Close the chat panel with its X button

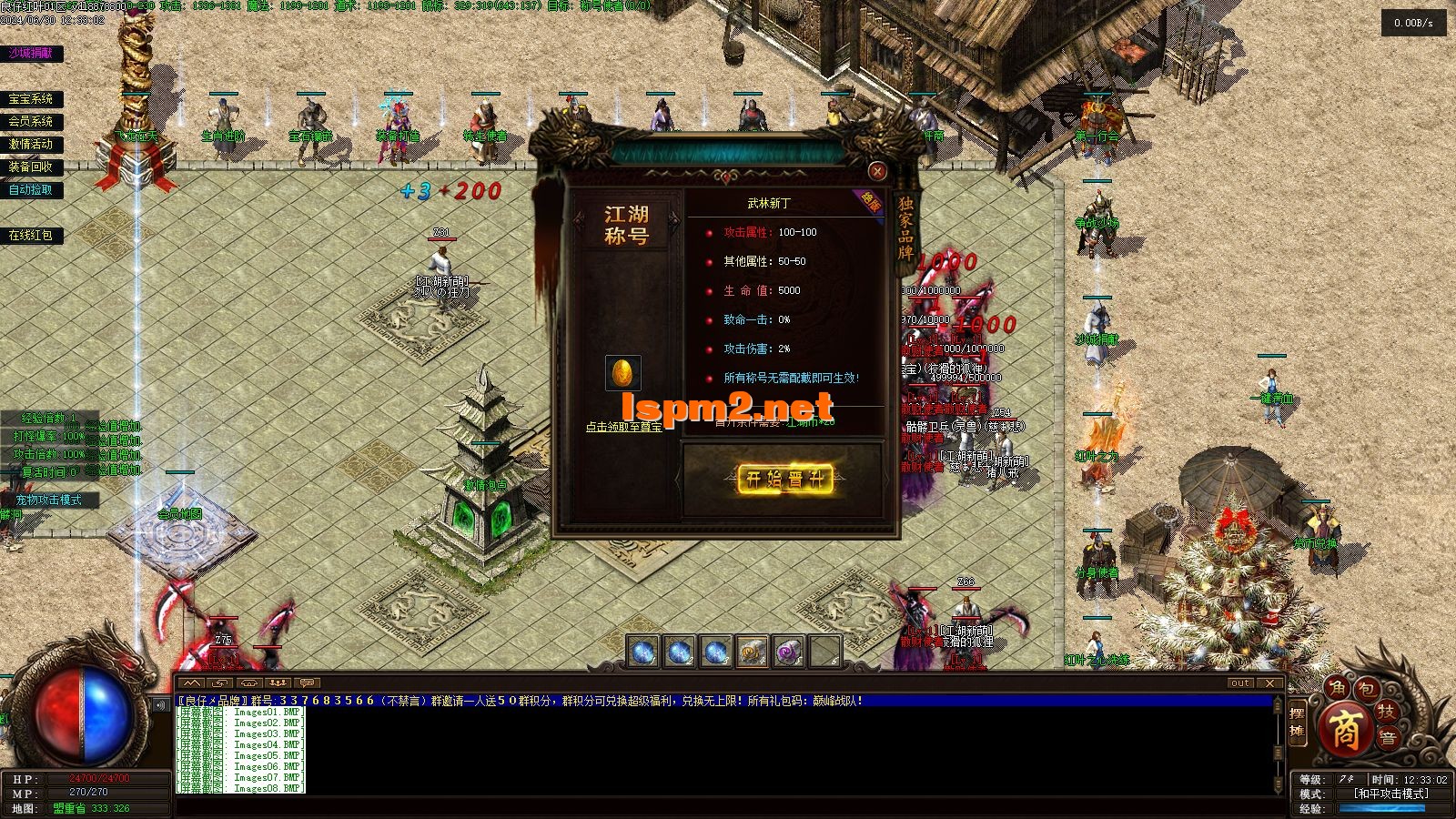click(x=1269, y=682)
